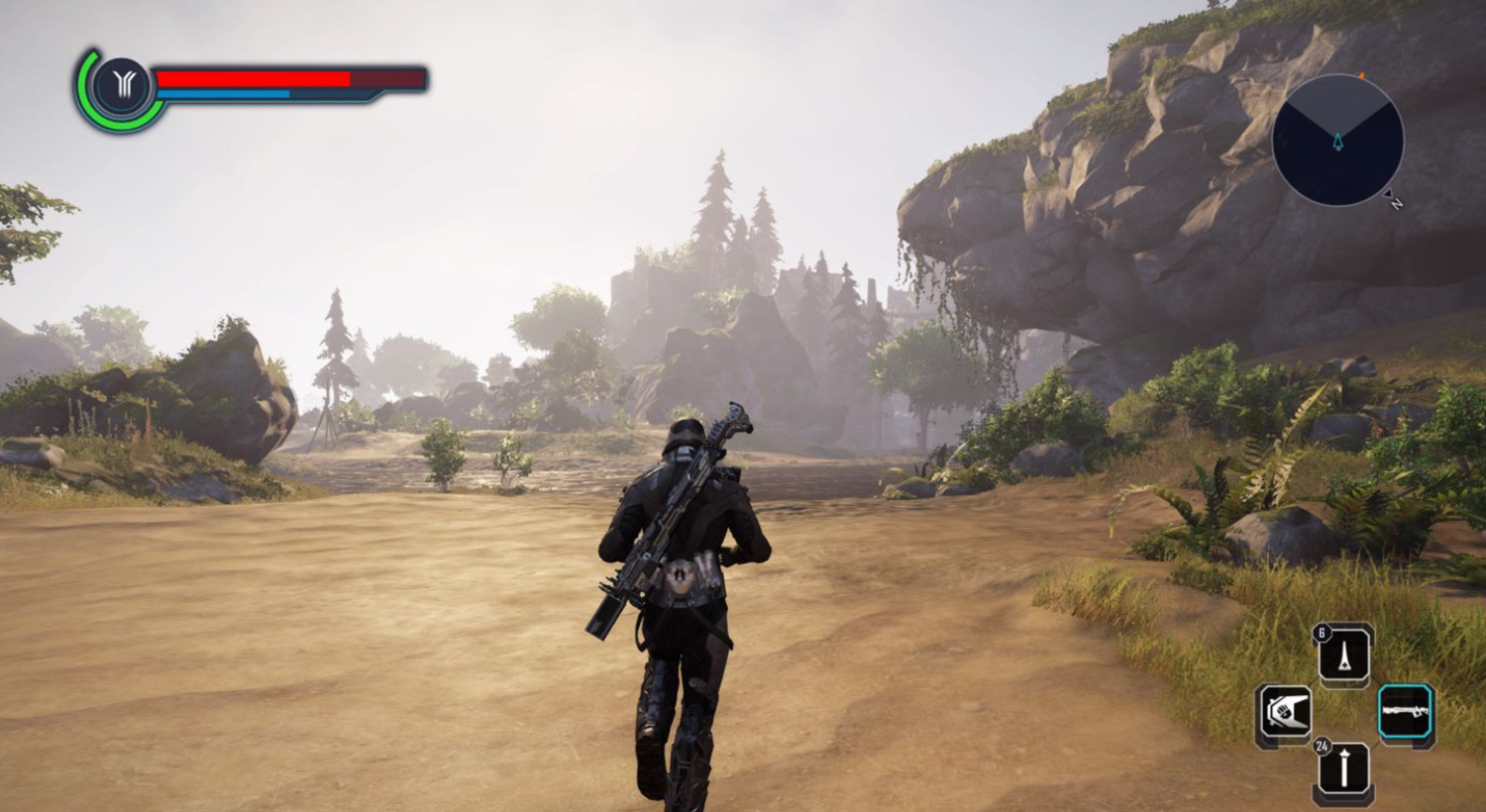
Task: Use the quick slot item numbered 6
Action: (1344, 656)
